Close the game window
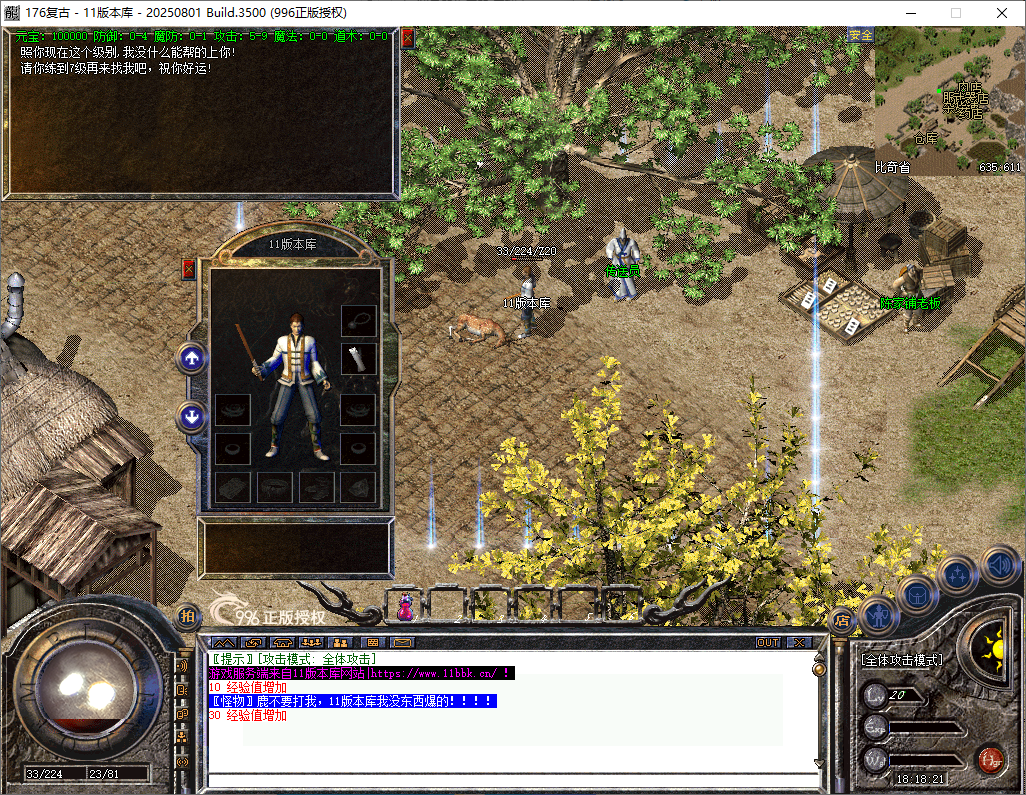This screenshot has height=795, width=1026. click(1002, 13)
